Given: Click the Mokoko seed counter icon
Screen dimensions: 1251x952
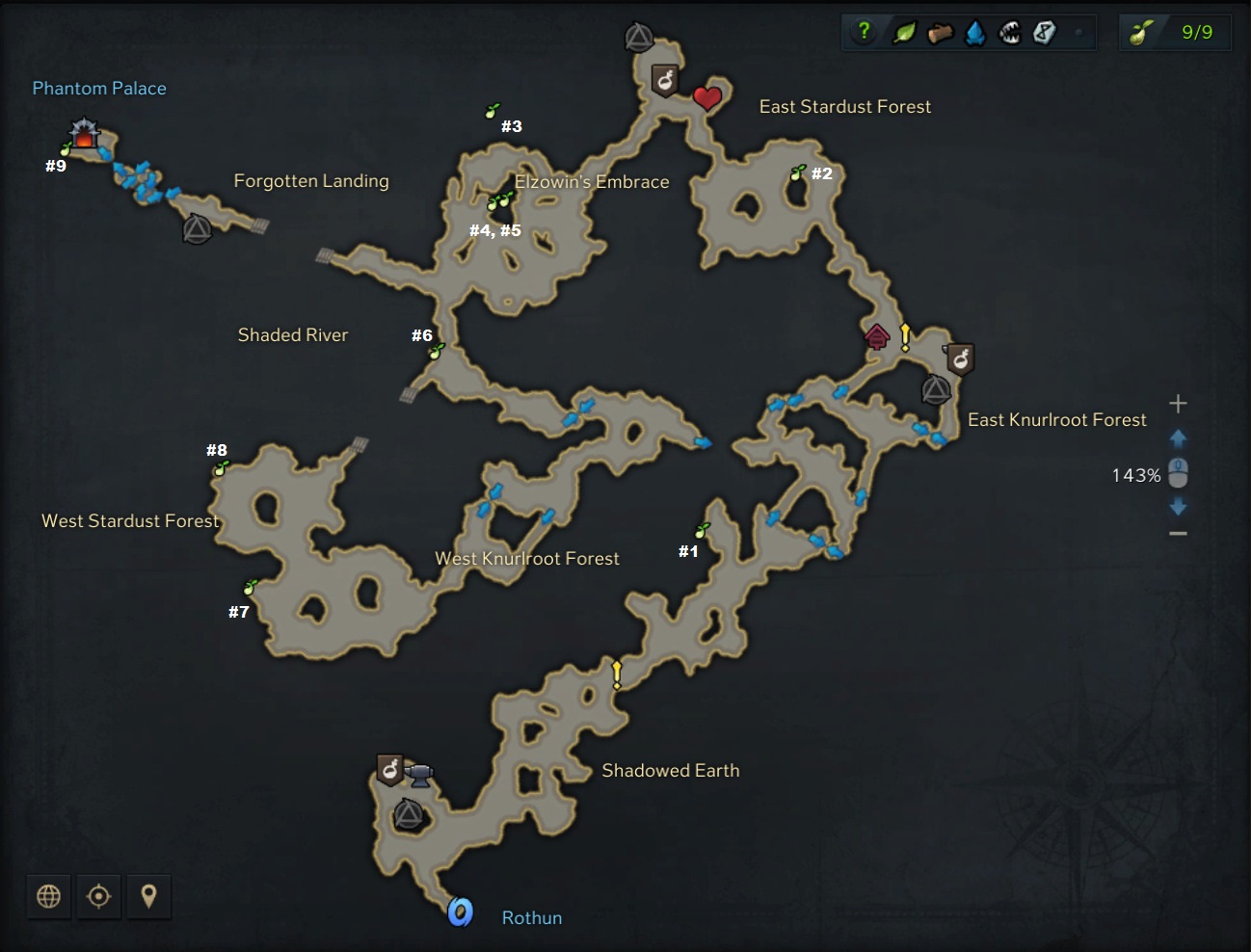Looking at the screenshot, I should [1141, 33].
